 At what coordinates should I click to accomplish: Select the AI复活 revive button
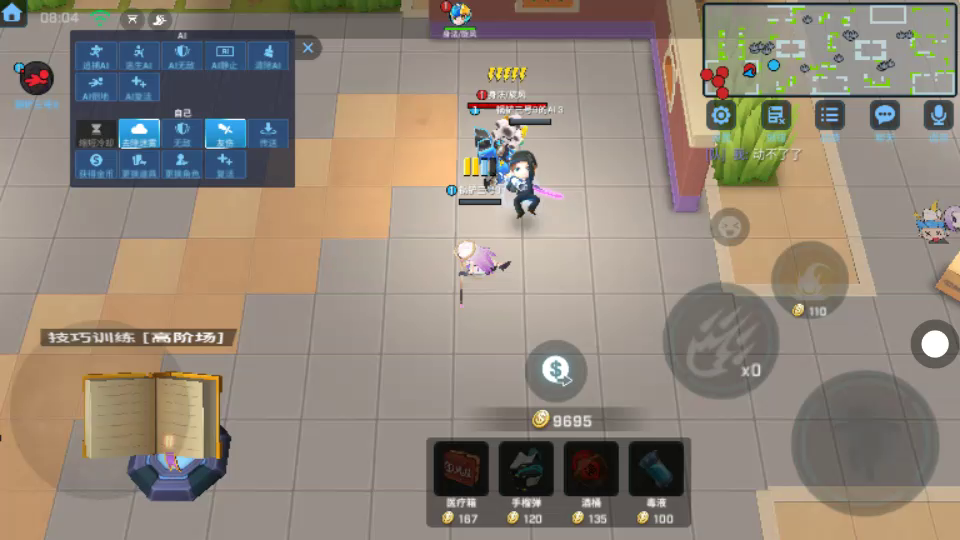coord(139,87)
